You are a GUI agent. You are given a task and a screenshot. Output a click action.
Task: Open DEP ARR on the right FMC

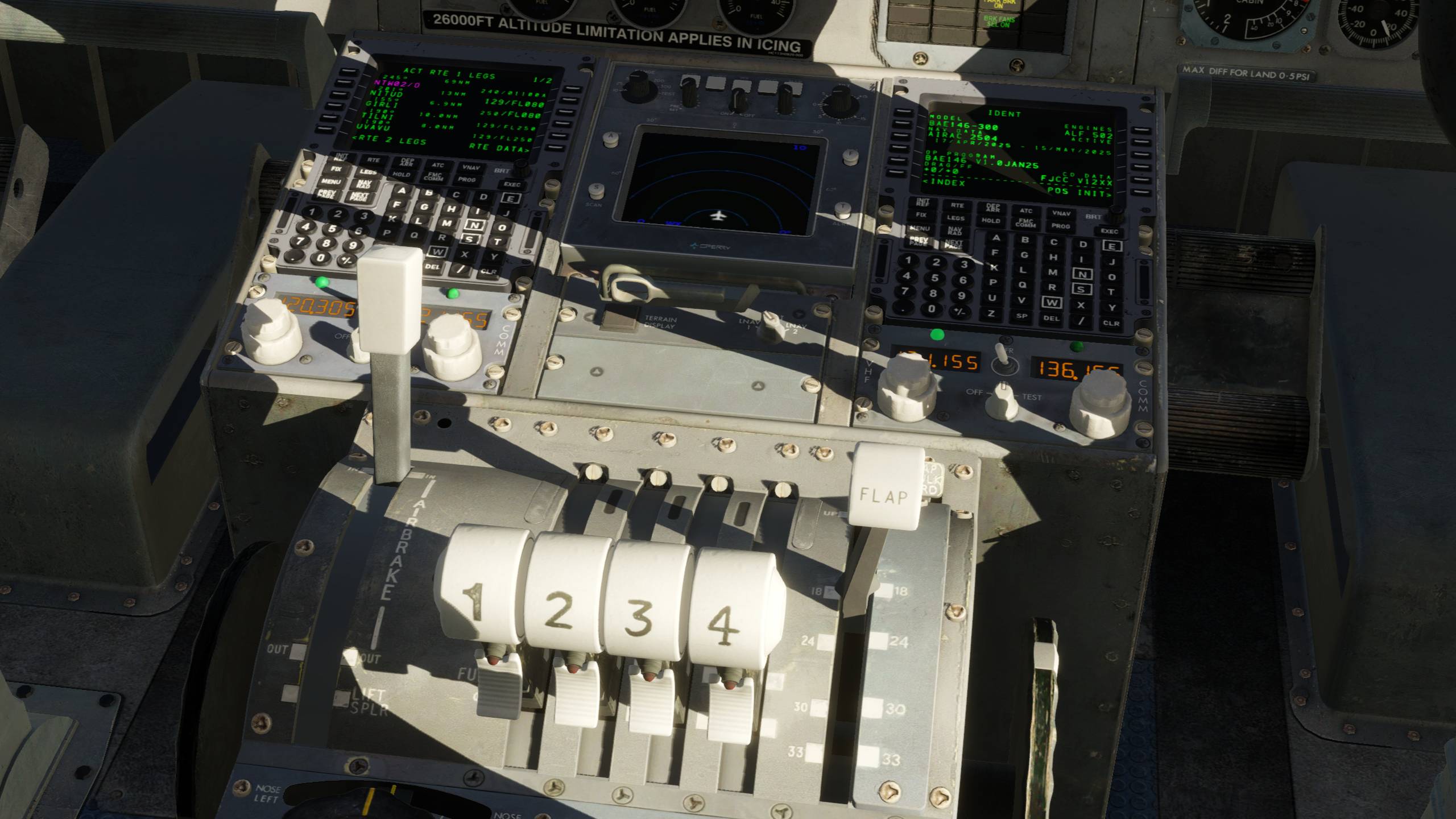pyautogui.click(x=992, y=208)
